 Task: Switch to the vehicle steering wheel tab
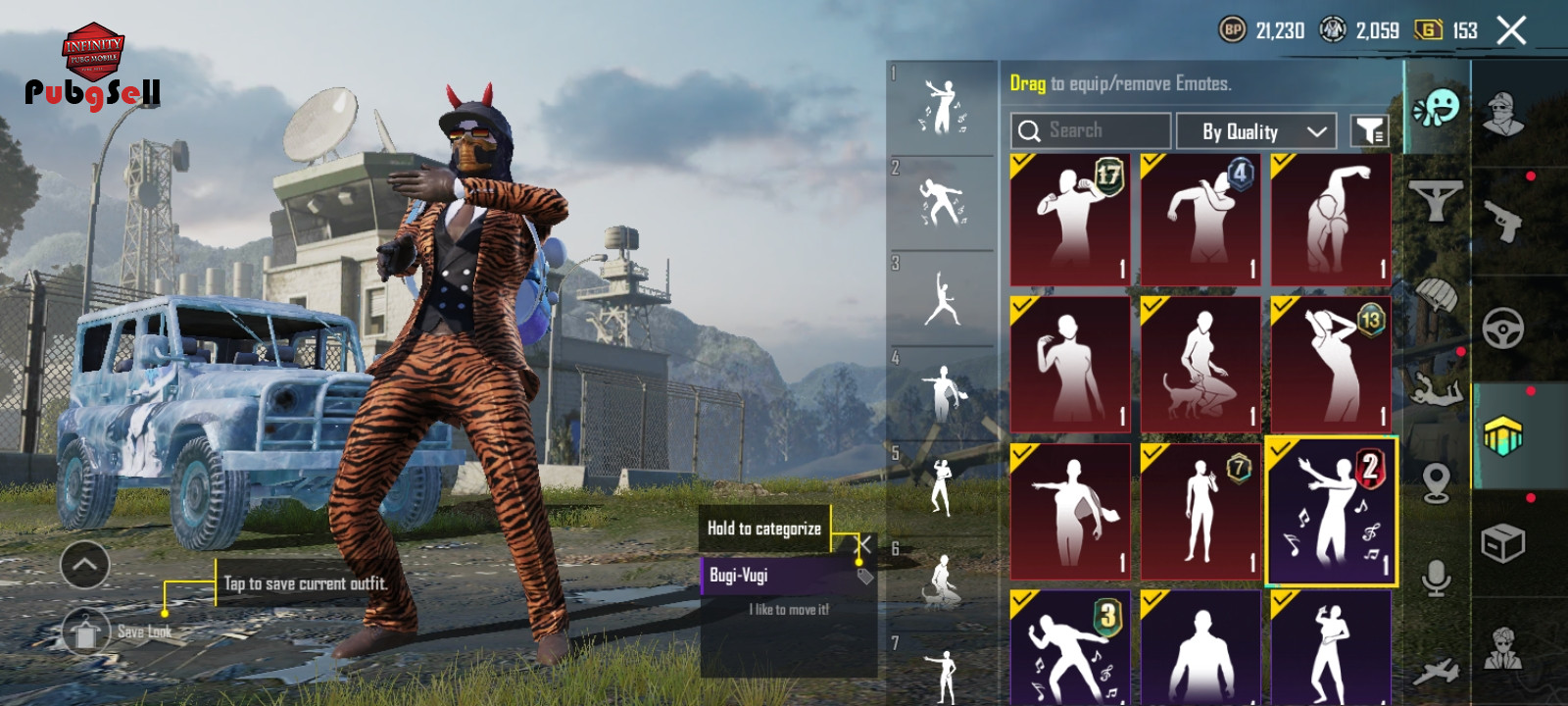1502,328
